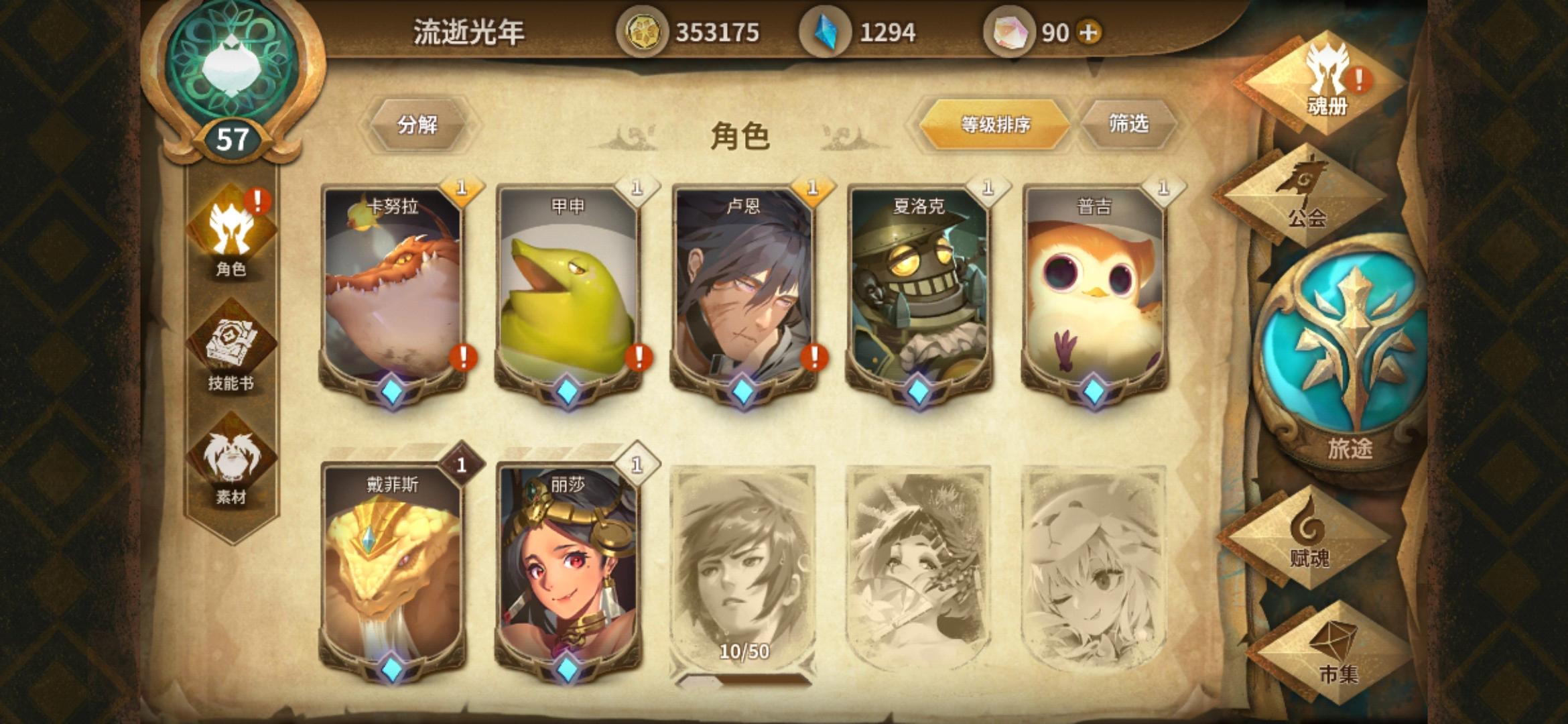The width and height of the screenshot is (1568, 724).
Task: Toggle 等级排序 level sorting
Action: pos(994,123)
